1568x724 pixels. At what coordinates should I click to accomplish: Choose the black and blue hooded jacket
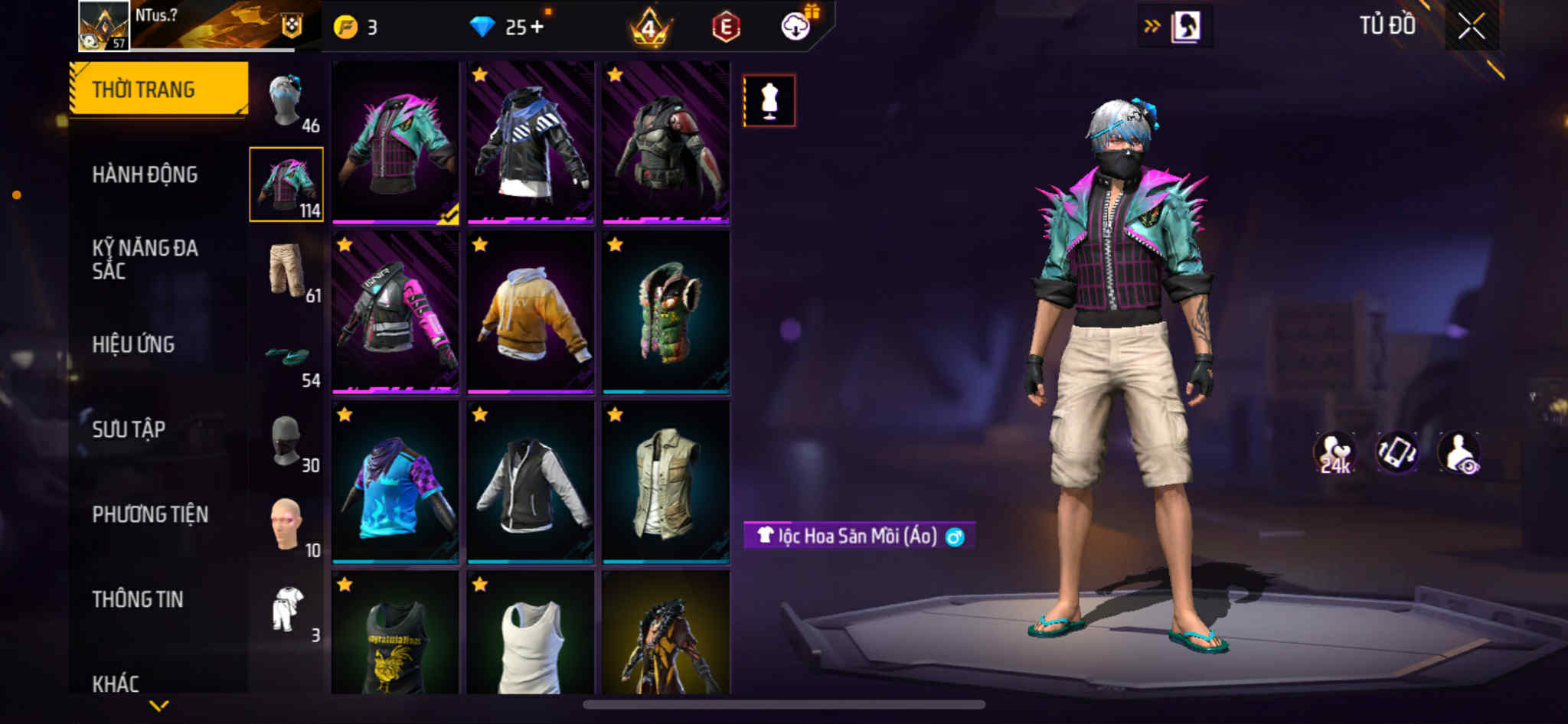pos(531,143)
